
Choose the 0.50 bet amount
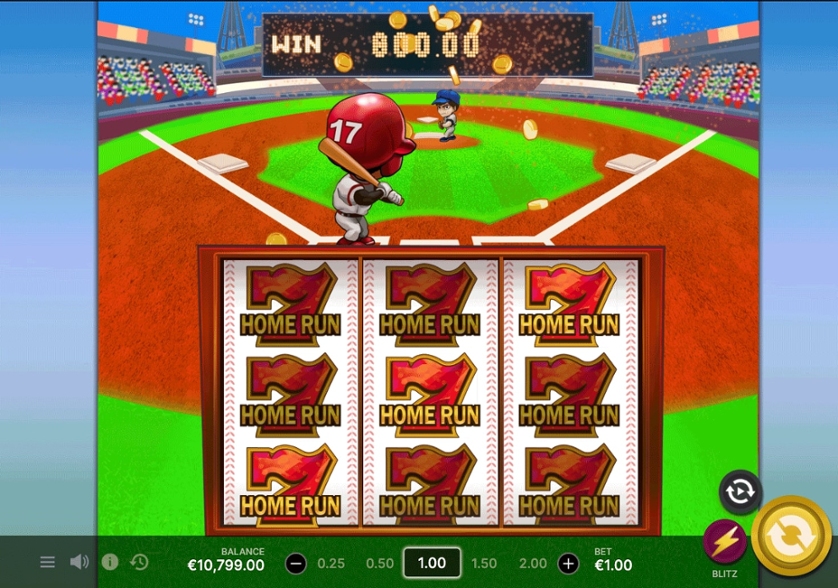(380, 563)
